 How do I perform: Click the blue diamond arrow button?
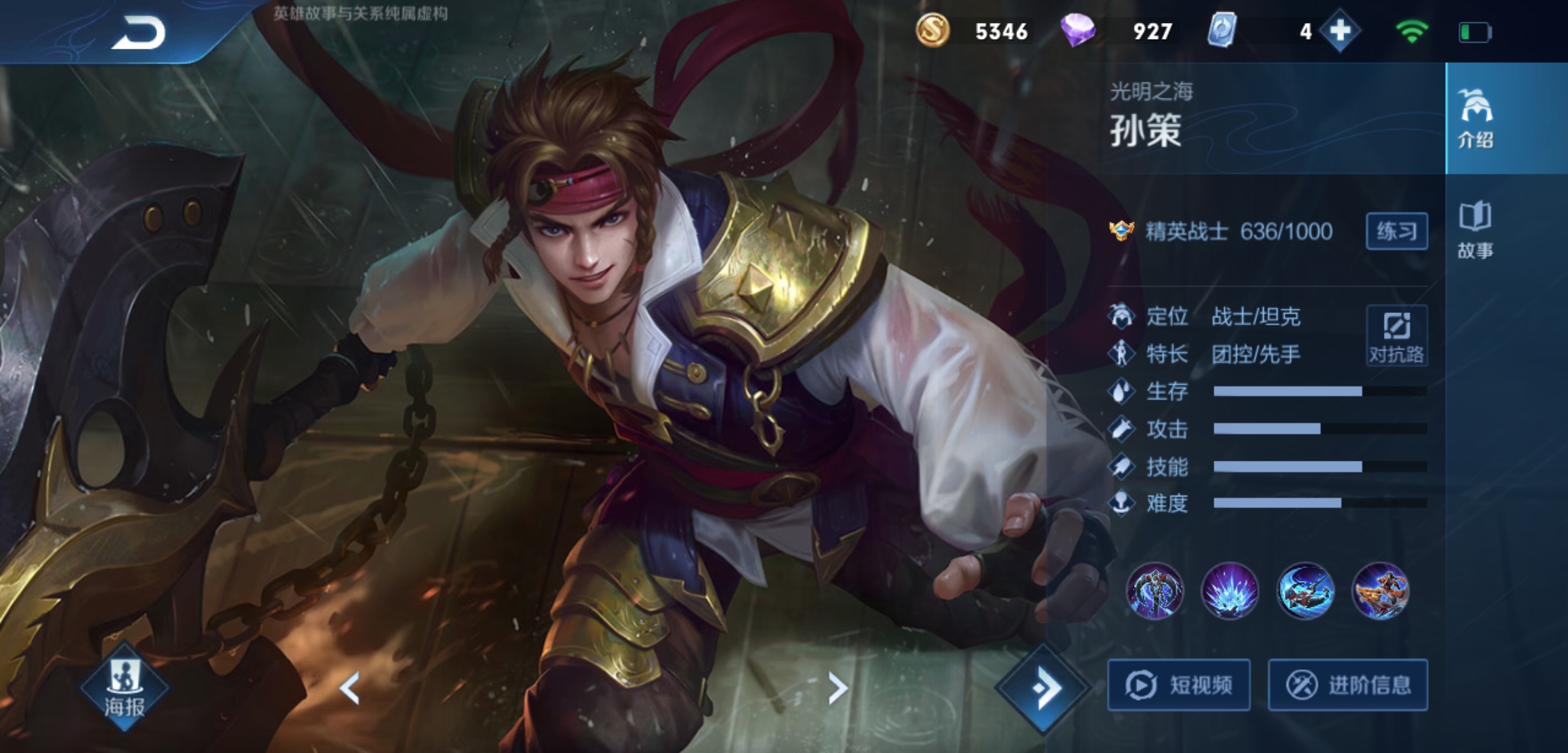point(1043,688)
